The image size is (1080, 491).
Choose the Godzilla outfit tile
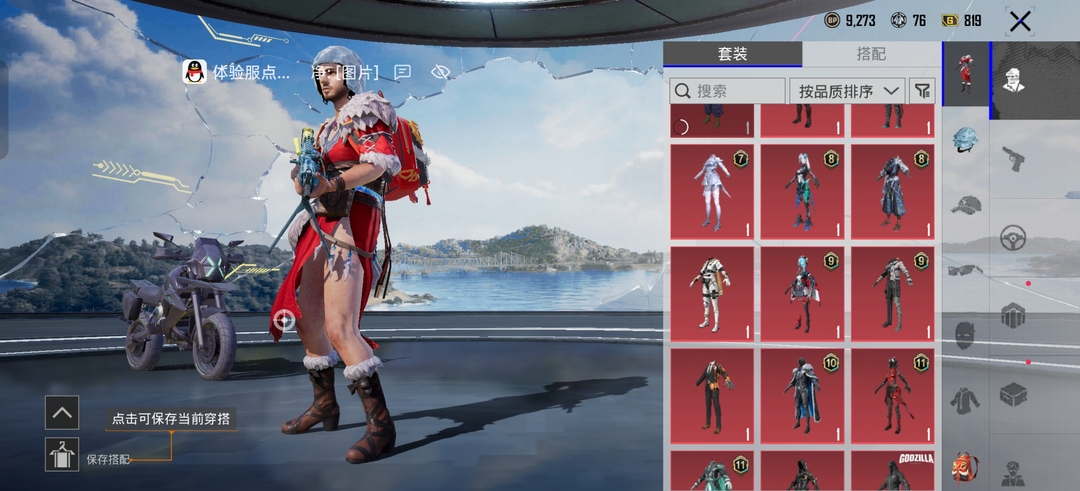point(892,471)
